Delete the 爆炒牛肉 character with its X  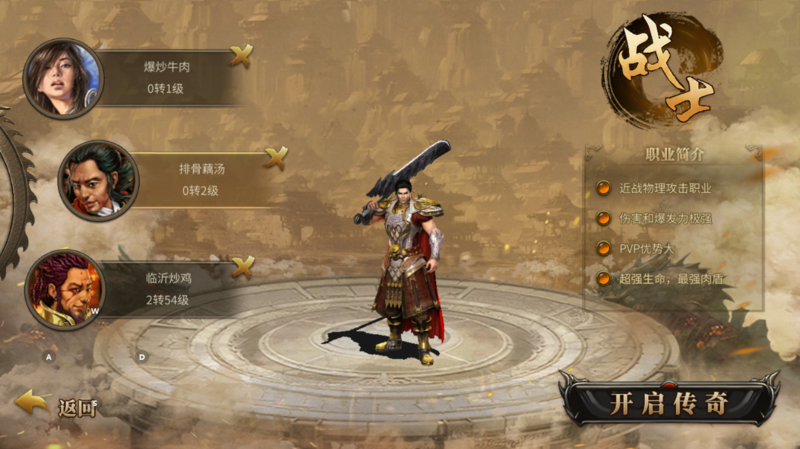[x=241, y=55]
